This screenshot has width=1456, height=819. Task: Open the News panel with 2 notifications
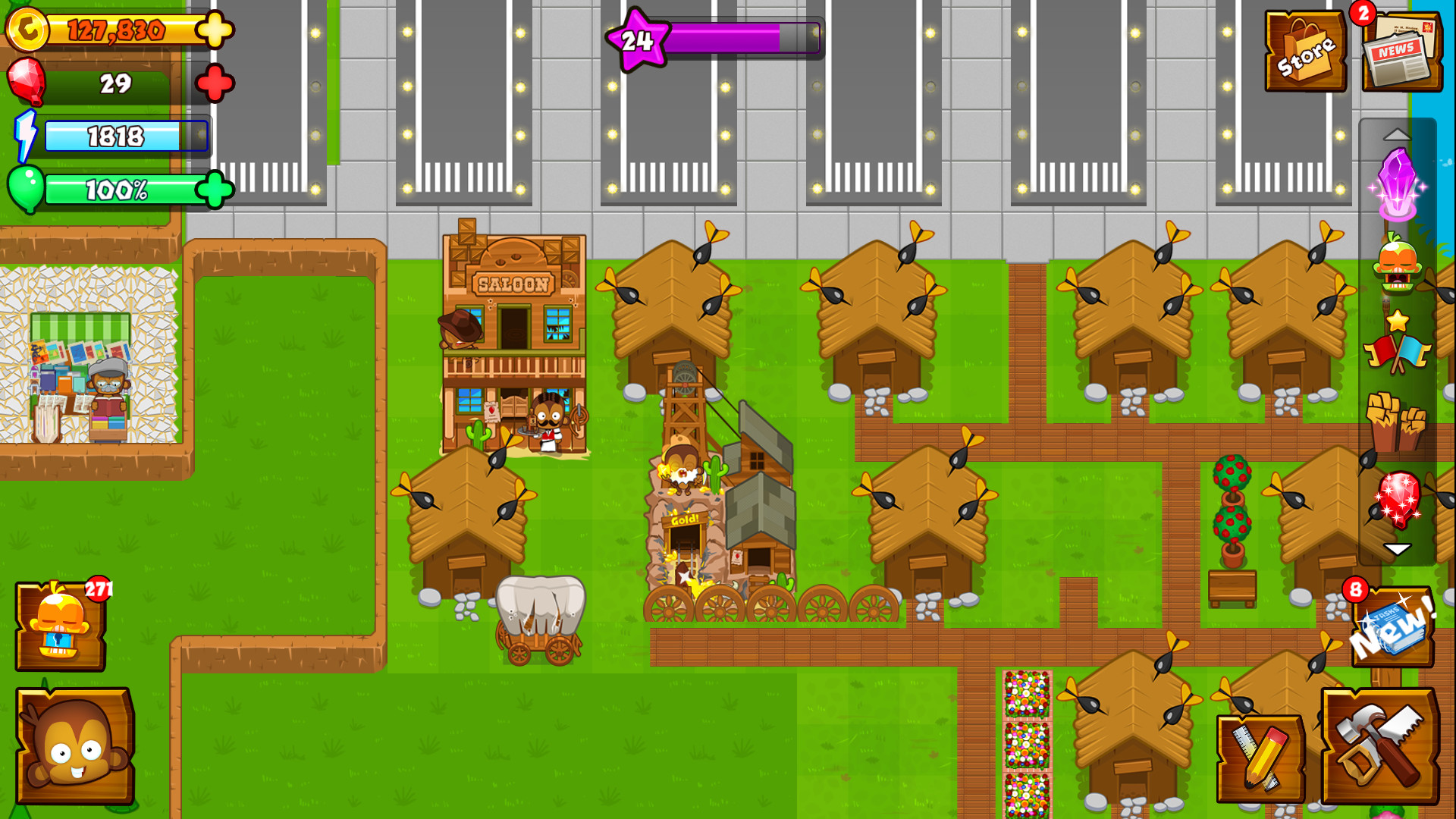click(1401, 49)
